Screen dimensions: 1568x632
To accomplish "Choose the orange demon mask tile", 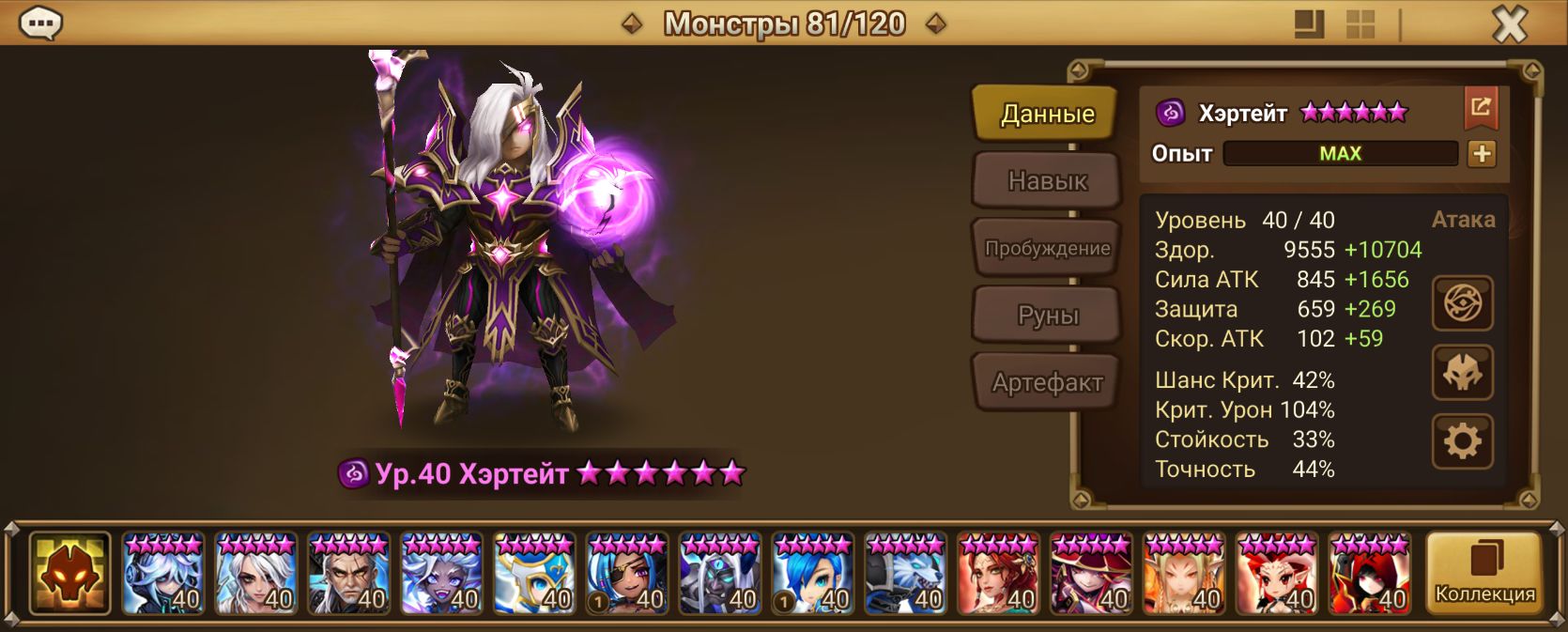I will click(69, 573).
